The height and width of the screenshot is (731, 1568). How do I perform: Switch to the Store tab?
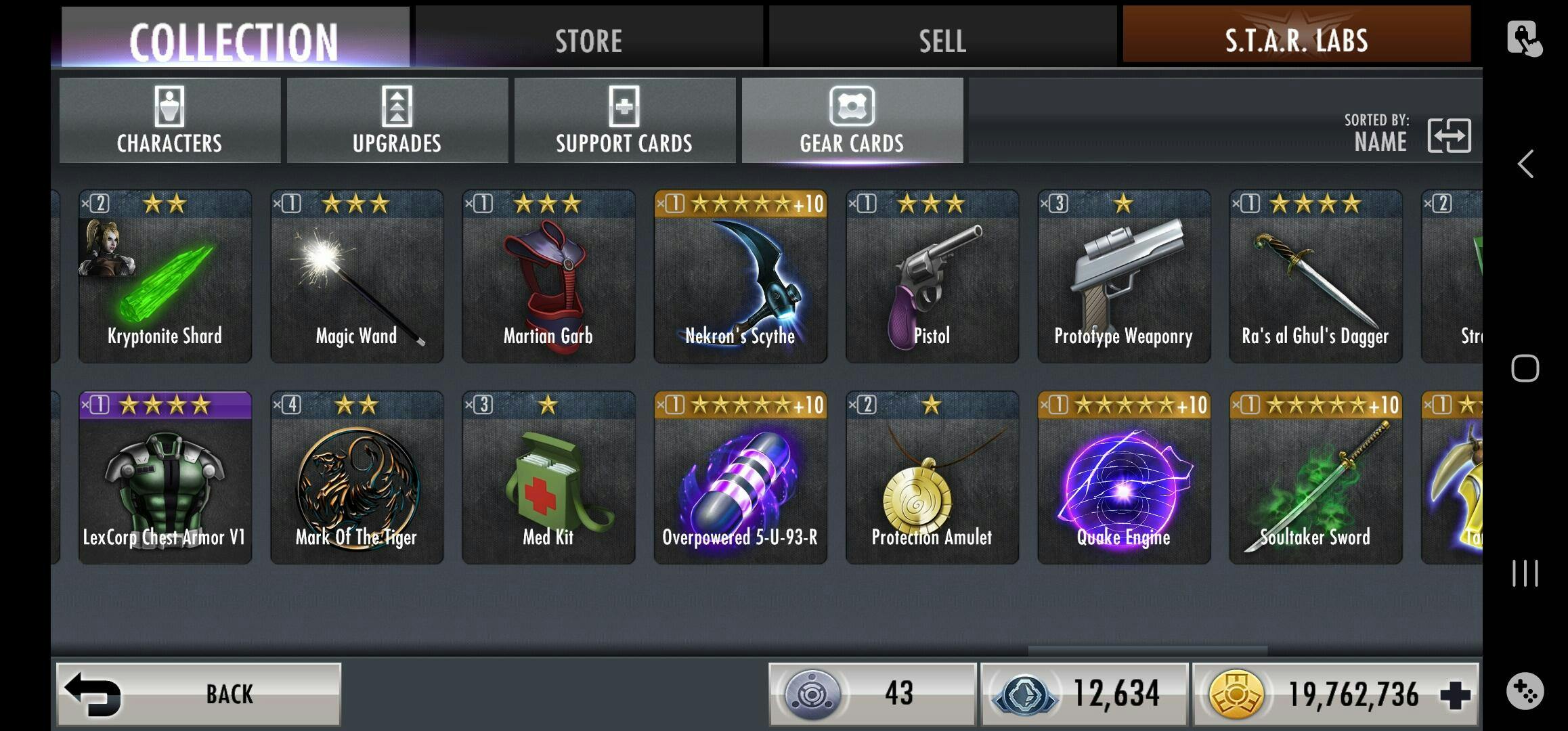588,39
